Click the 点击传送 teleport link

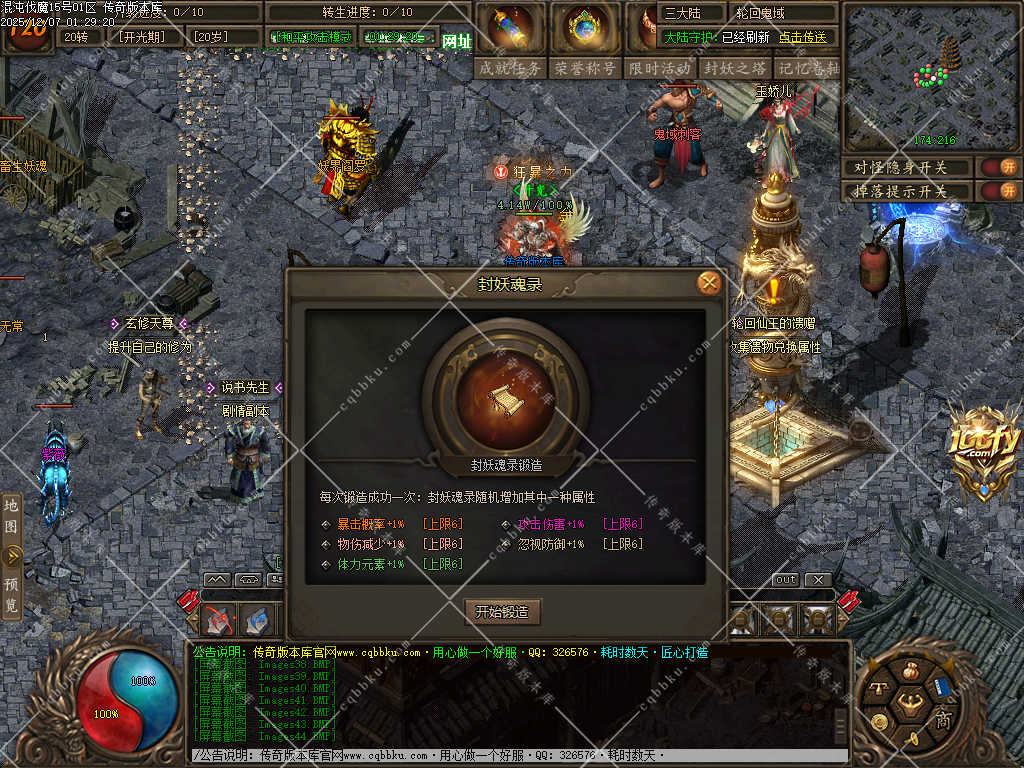click(803, 37)
